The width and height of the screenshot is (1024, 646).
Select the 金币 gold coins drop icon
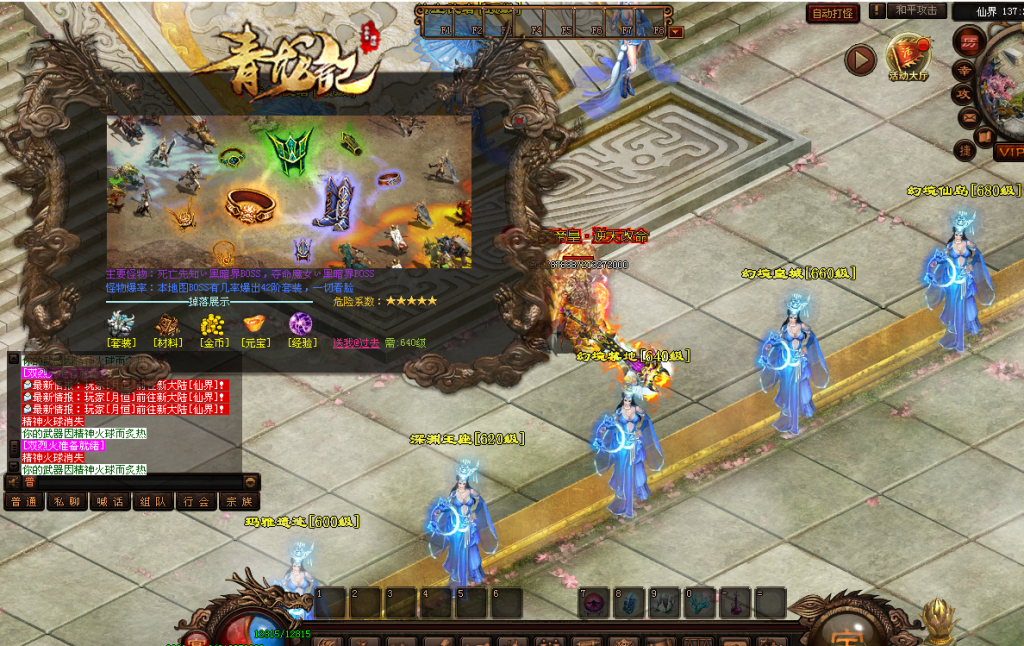tap(213, 325)
